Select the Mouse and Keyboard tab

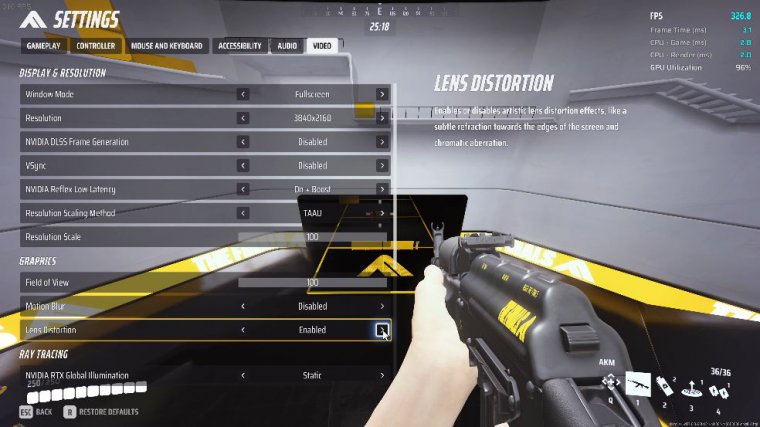pyautogui.click(x=167, y=46)
